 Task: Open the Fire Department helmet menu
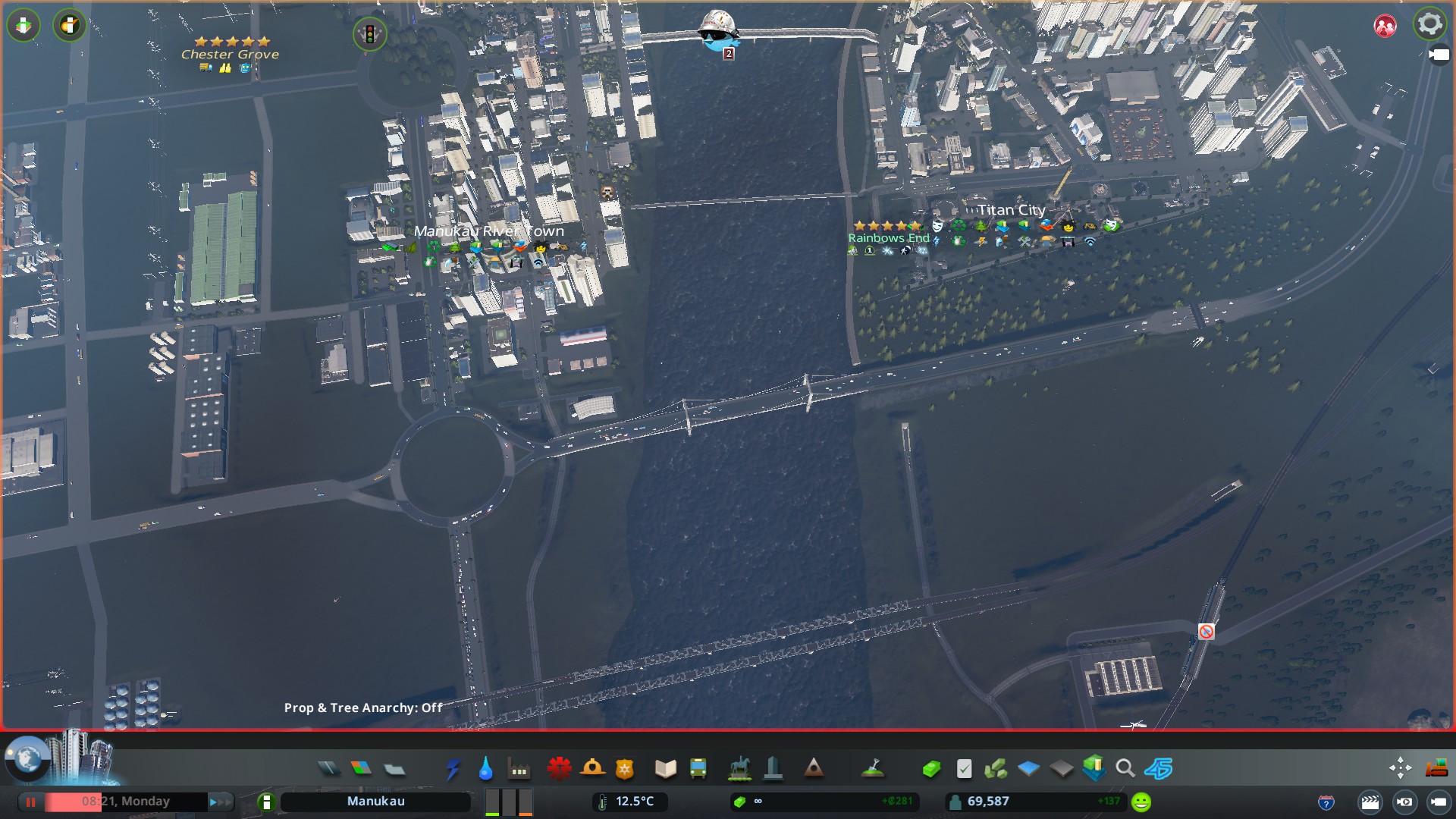(592, 769)
